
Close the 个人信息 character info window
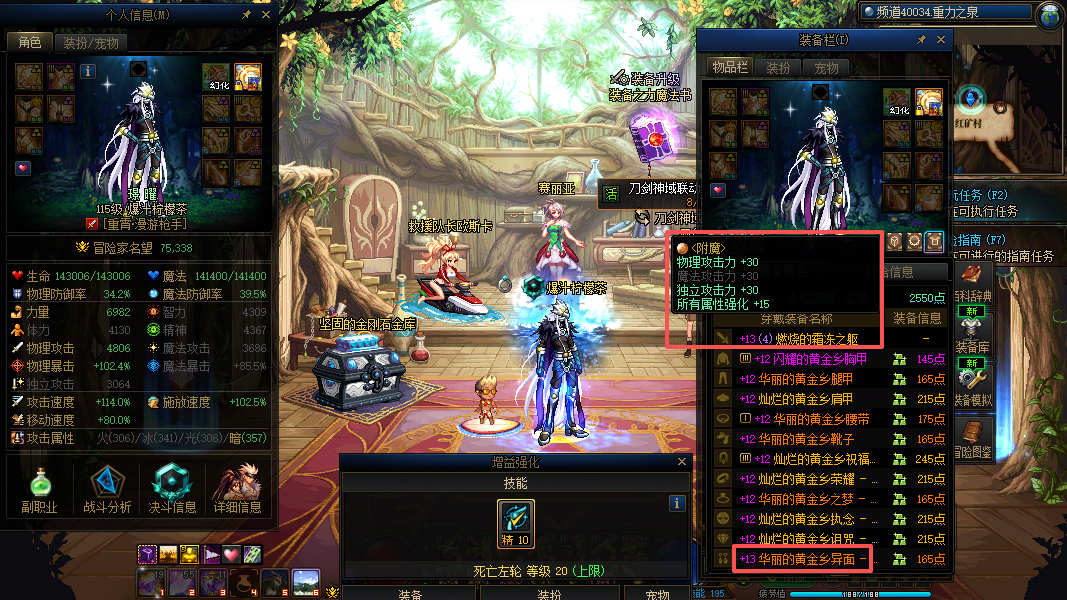(265, 15)
